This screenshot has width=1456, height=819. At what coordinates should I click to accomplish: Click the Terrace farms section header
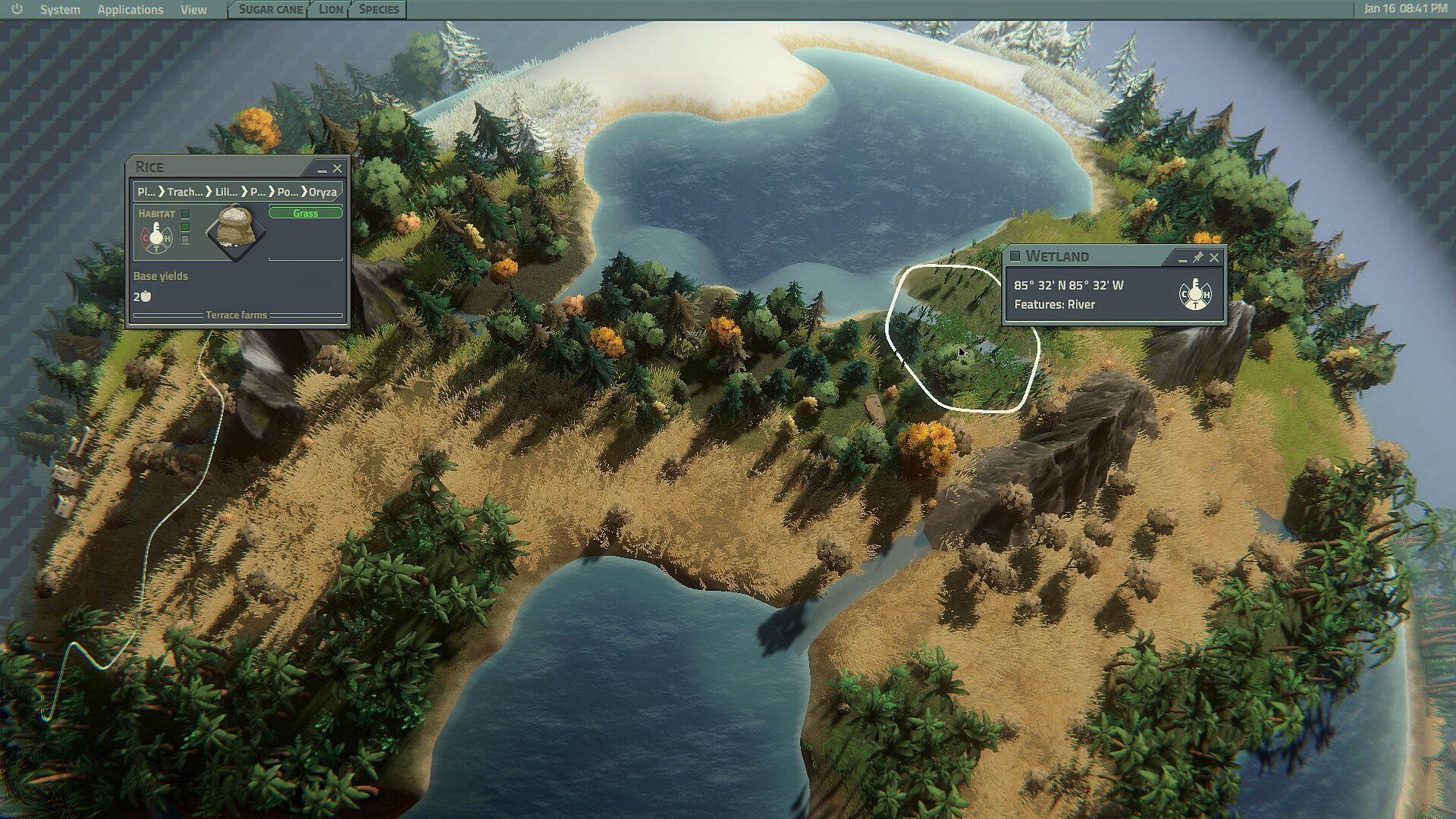click(x=237, y=315)
